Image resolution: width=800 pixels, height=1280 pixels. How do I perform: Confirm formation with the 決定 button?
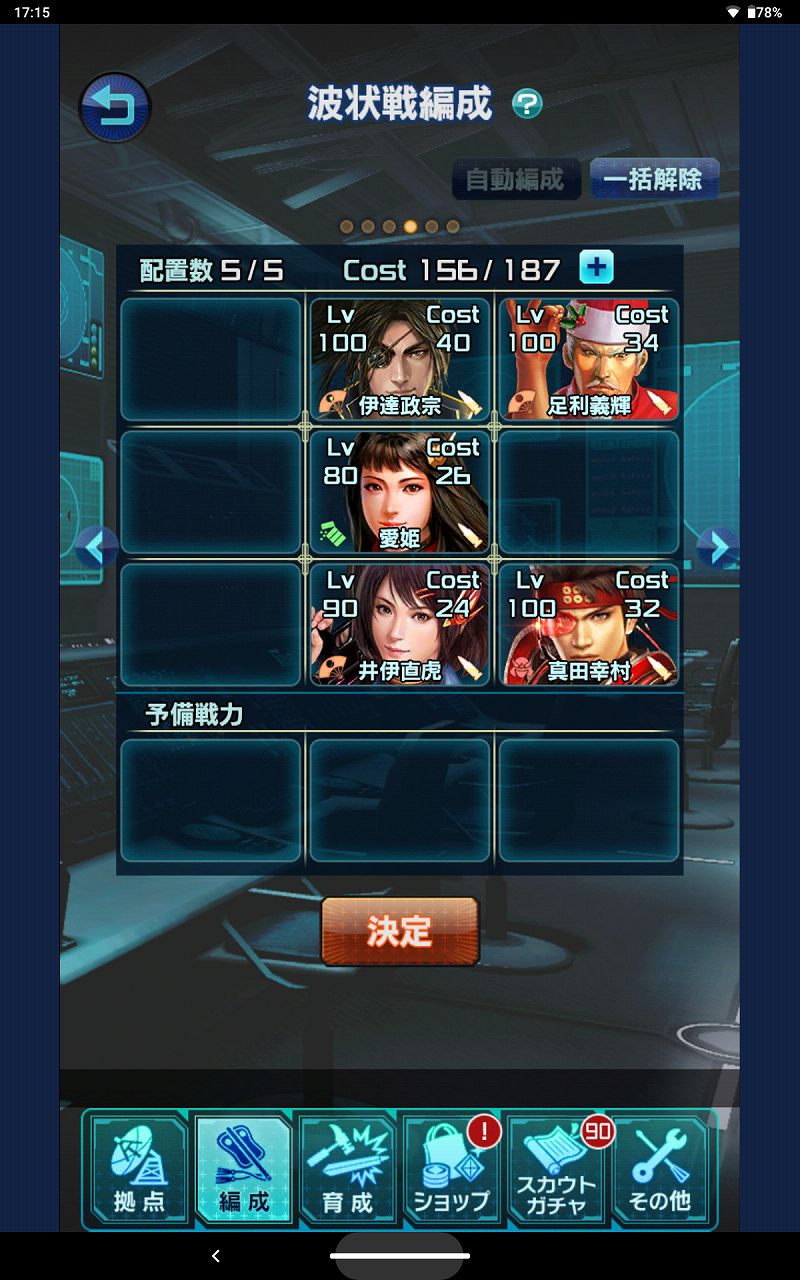[399, 931]
